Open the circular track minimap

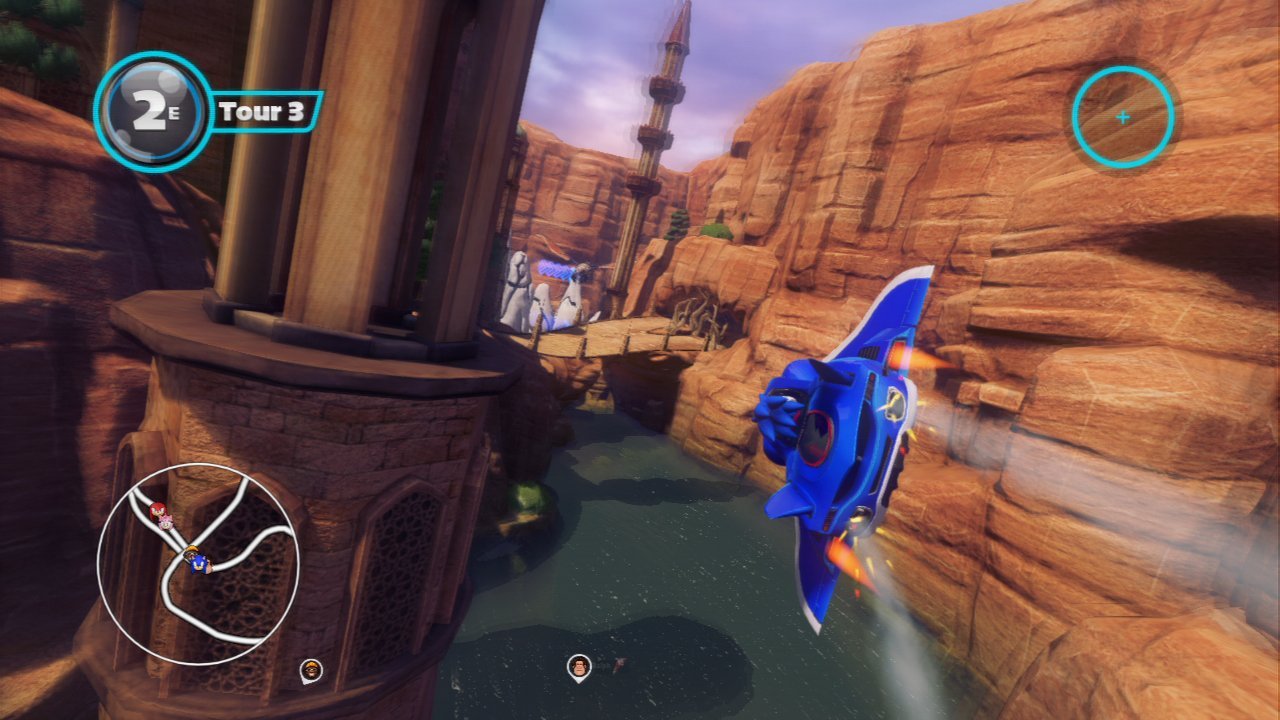[198, 564]
